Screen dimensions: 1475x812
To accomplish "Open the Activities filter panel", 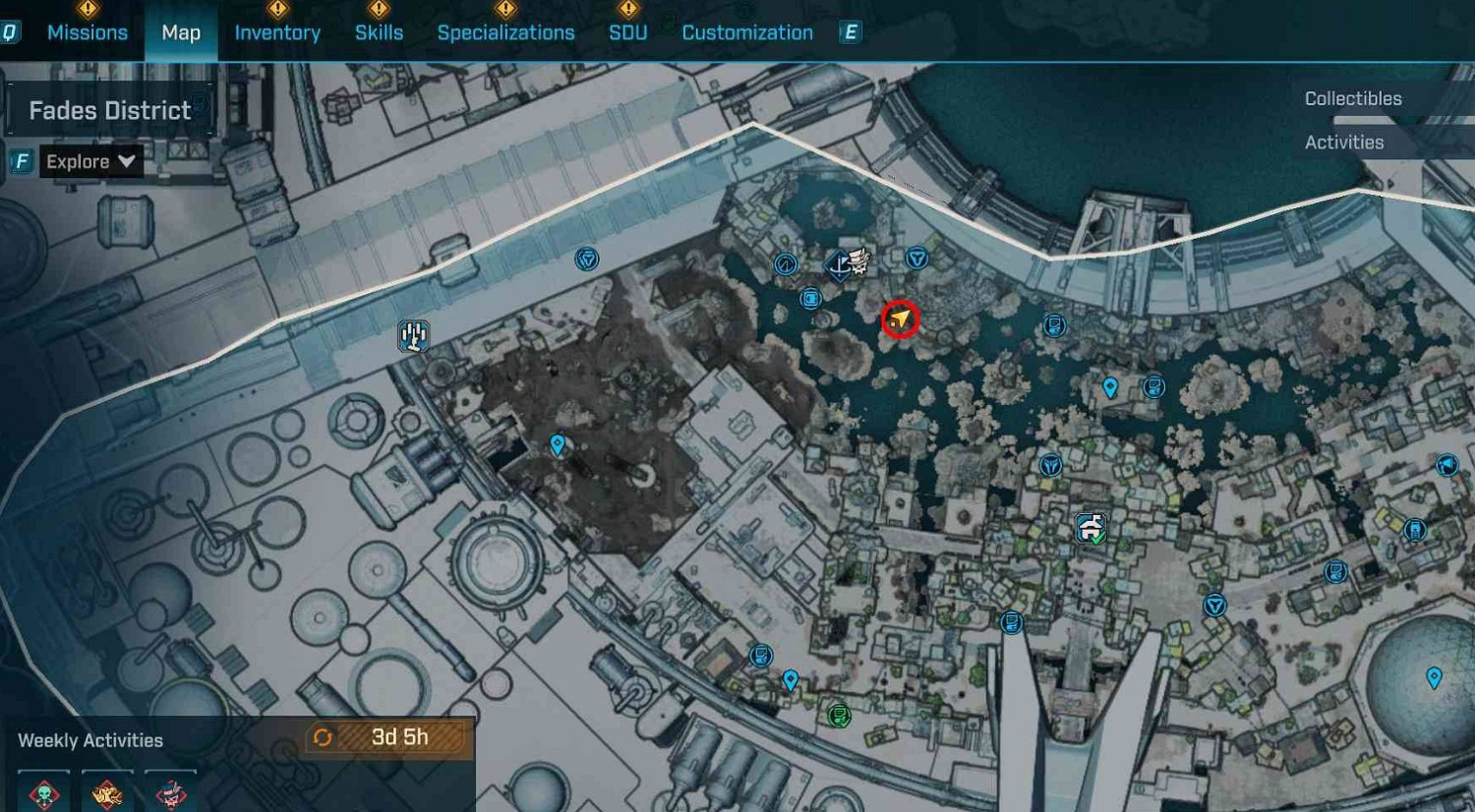I will 1344,142.
